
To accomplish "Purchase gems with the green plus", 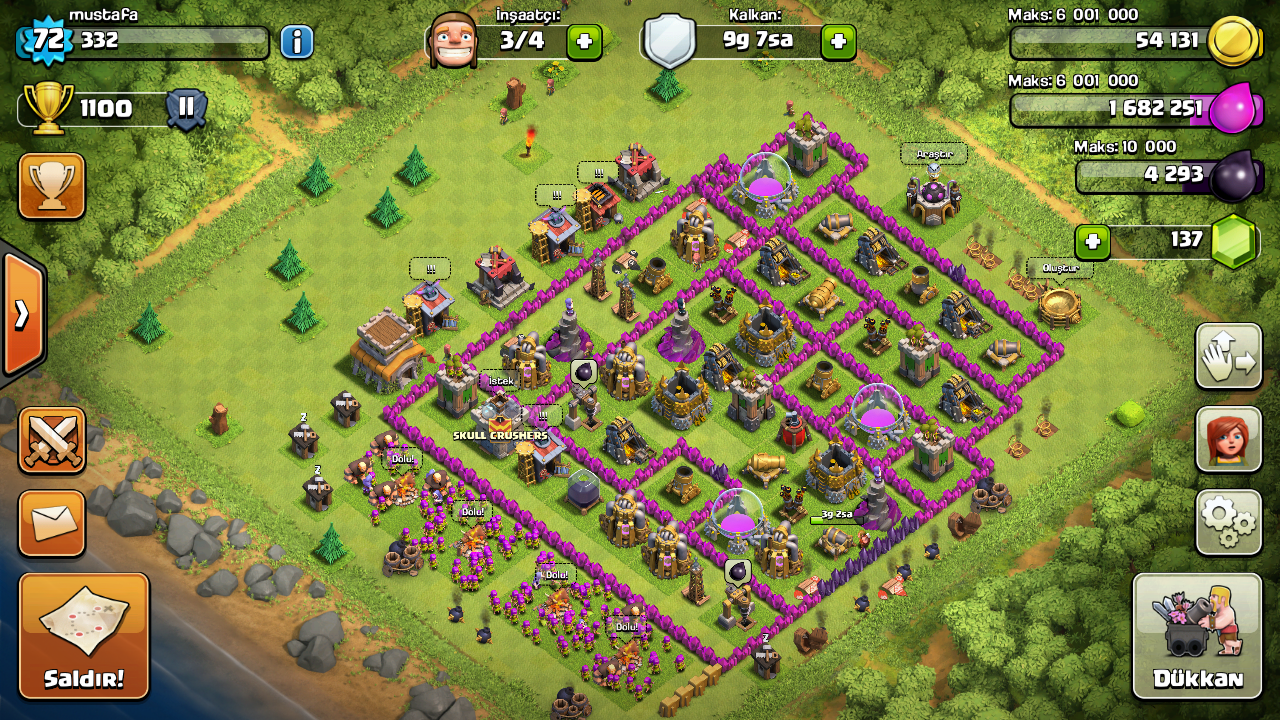I will [x=1093, y=241].
